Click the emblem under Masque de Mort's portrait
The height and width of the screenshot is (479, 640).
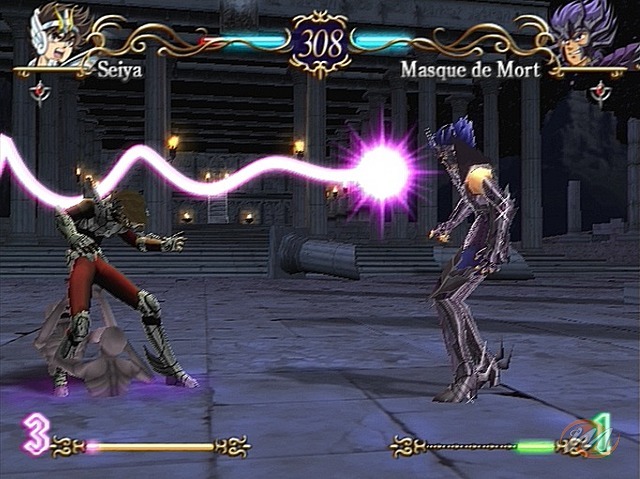600,92
